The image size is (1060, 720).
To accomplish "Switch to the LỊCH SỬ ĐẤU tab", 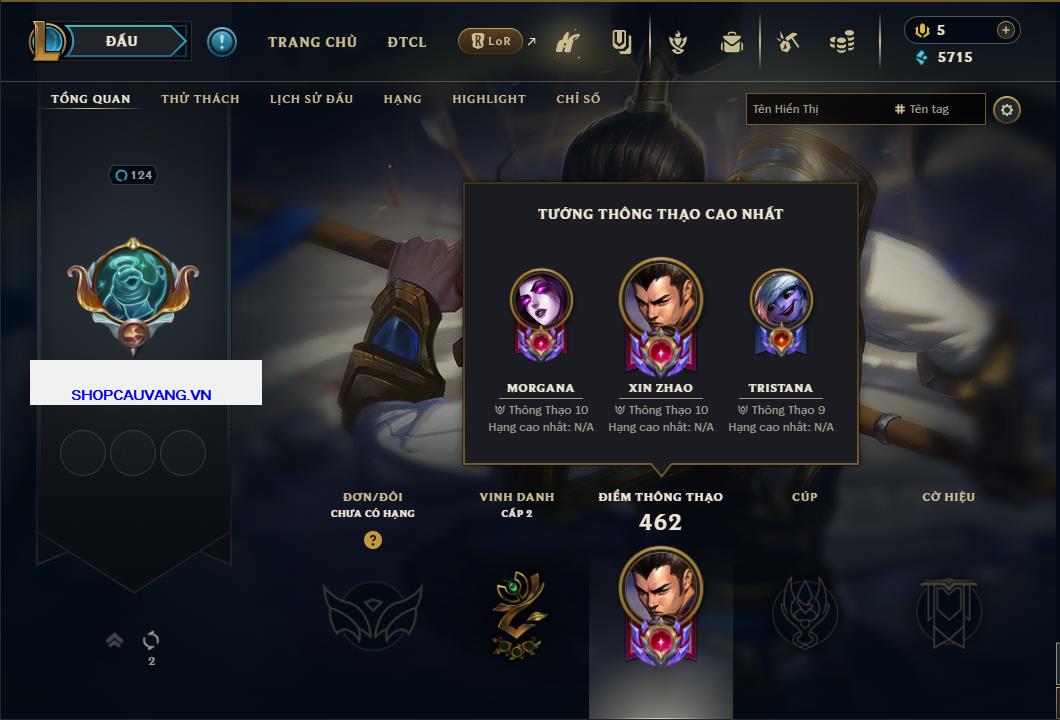I will (311, 99).
